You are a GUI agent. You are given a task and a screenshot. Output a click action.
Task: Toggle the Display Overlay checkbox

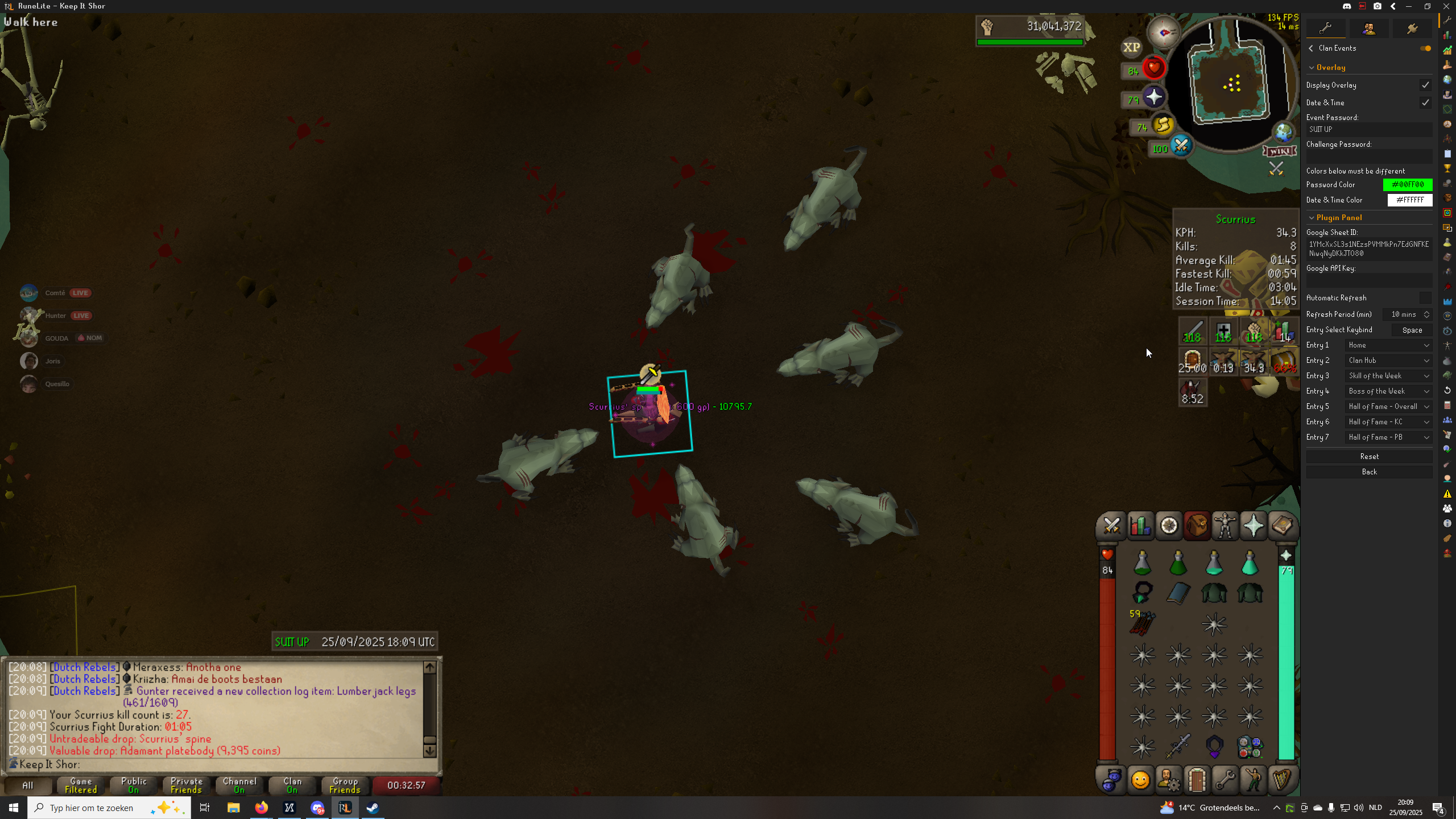coord(1425,85)
